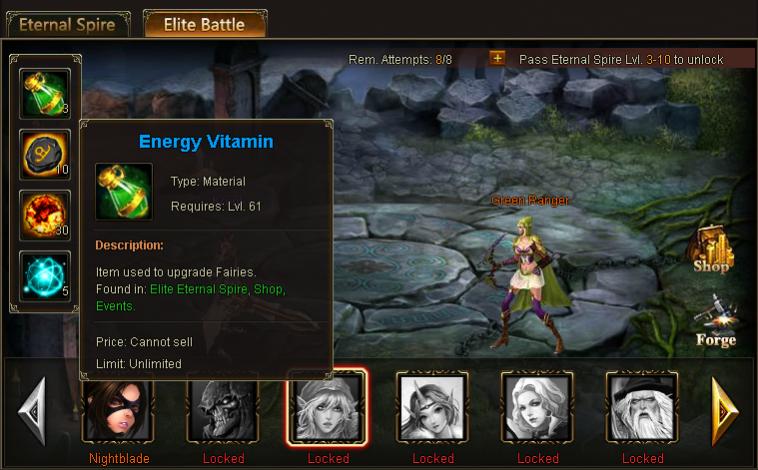The height and width of the screenshot is (470, 758).
Task: Select the cyan energy orb reward icon
Action: click(45, 276)
